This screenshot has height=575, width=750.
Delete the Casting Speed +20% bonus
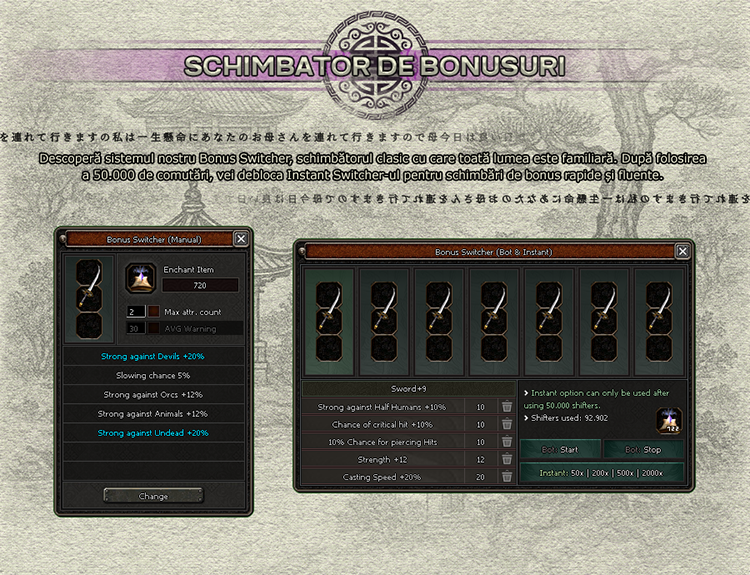tap(507, 477)
